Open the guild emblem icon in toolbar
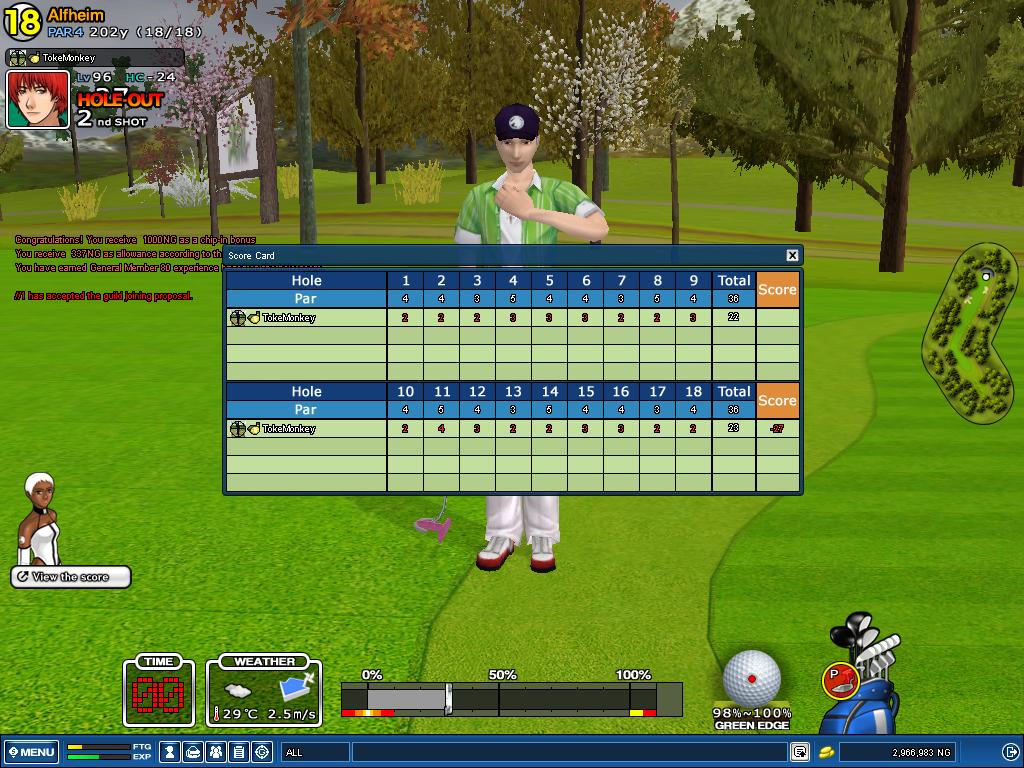This screenshot has height=768, width=1024. click(x=263, y=752)
